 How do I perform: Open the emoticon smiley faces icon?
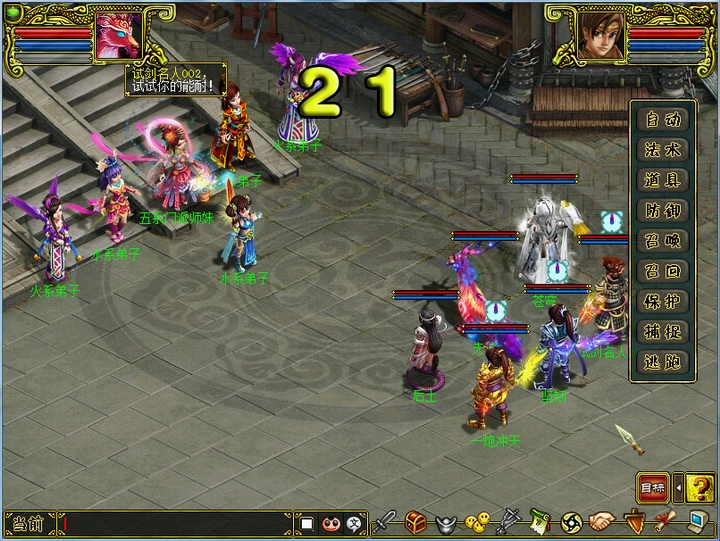click(479, 522)
